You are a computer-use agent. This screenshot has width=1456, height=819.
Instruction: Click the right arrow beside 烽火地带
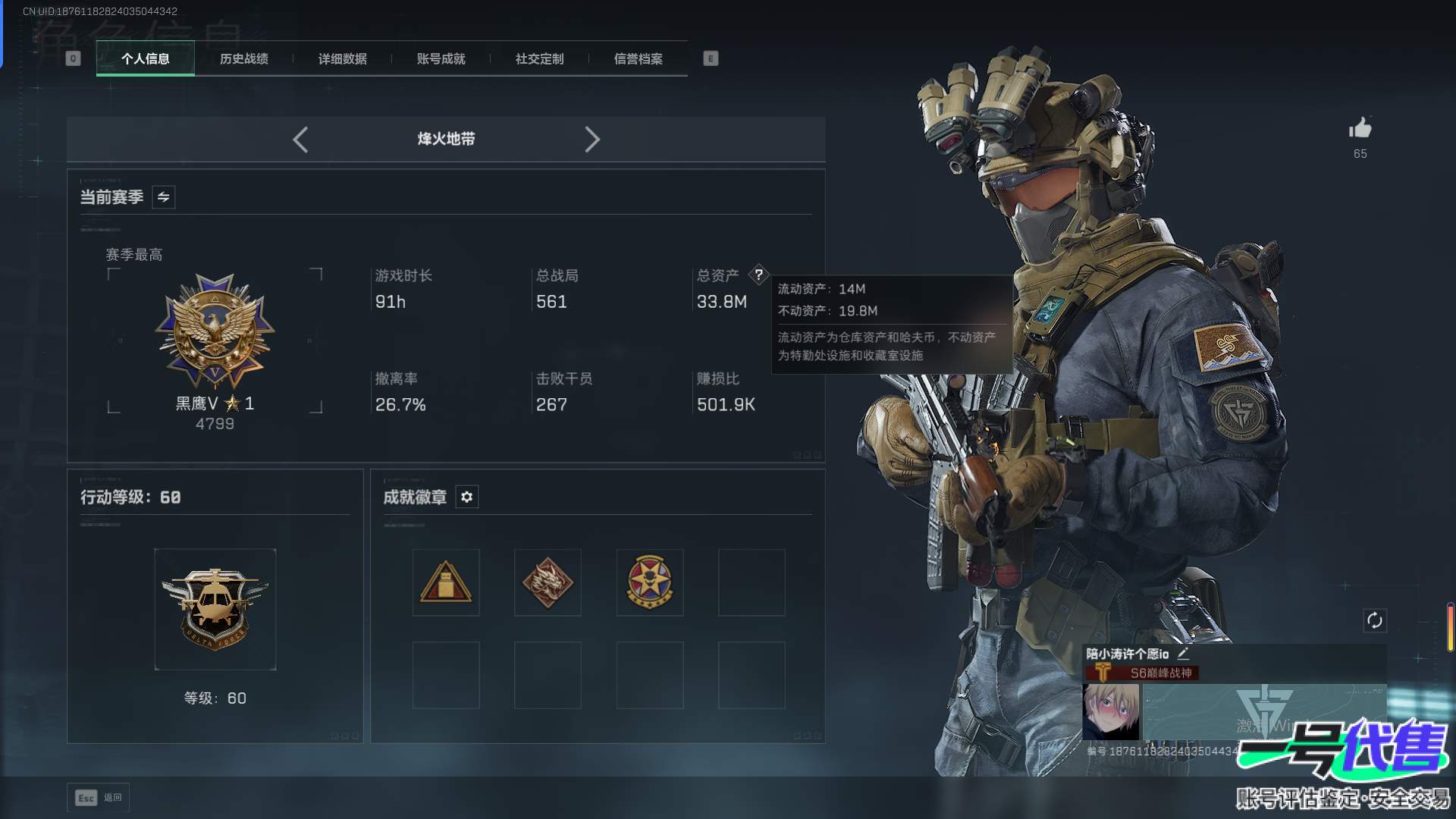pyautogui.click(x=592, y=140)
